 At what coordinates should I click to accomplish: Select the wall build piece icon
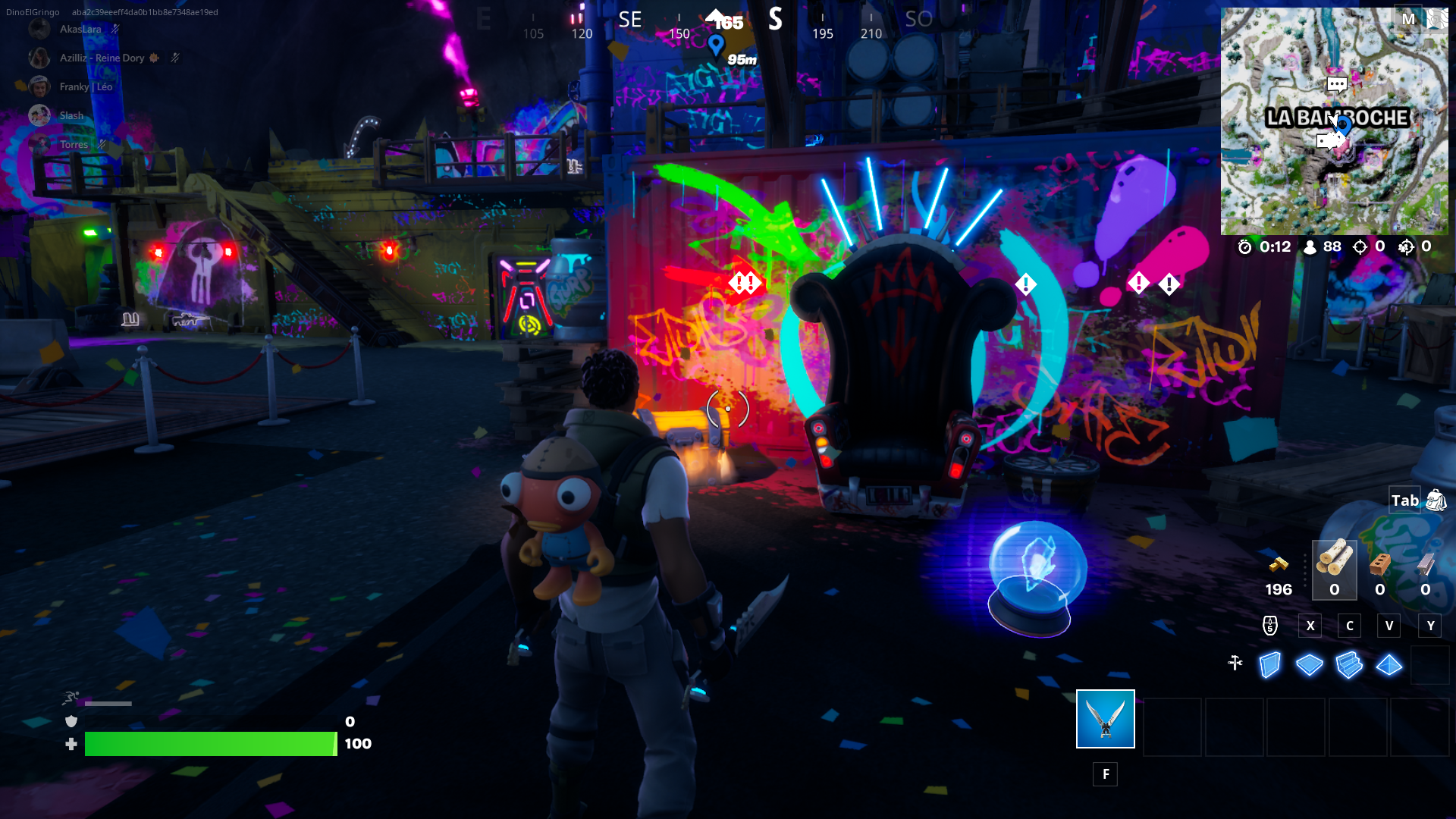[1269, 664]
